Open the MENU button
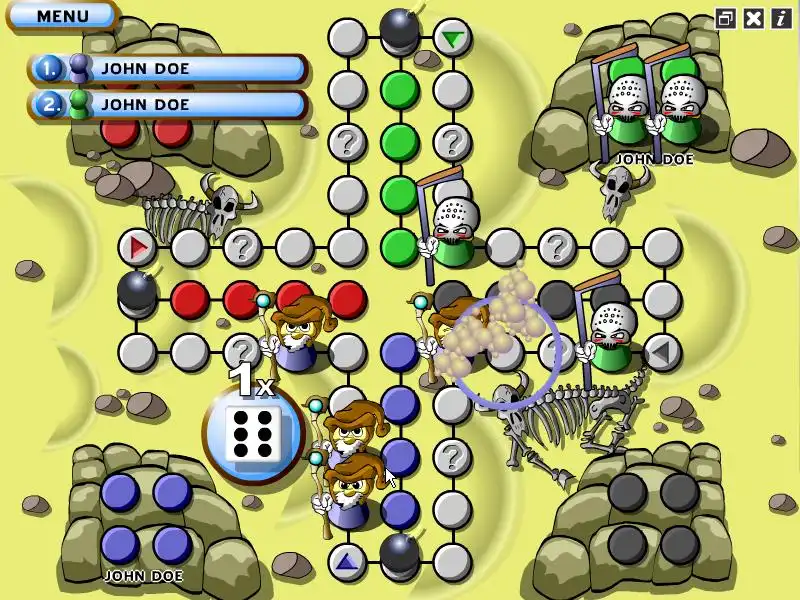The height and width of the screenshot is (600, 800). [62, 16]
